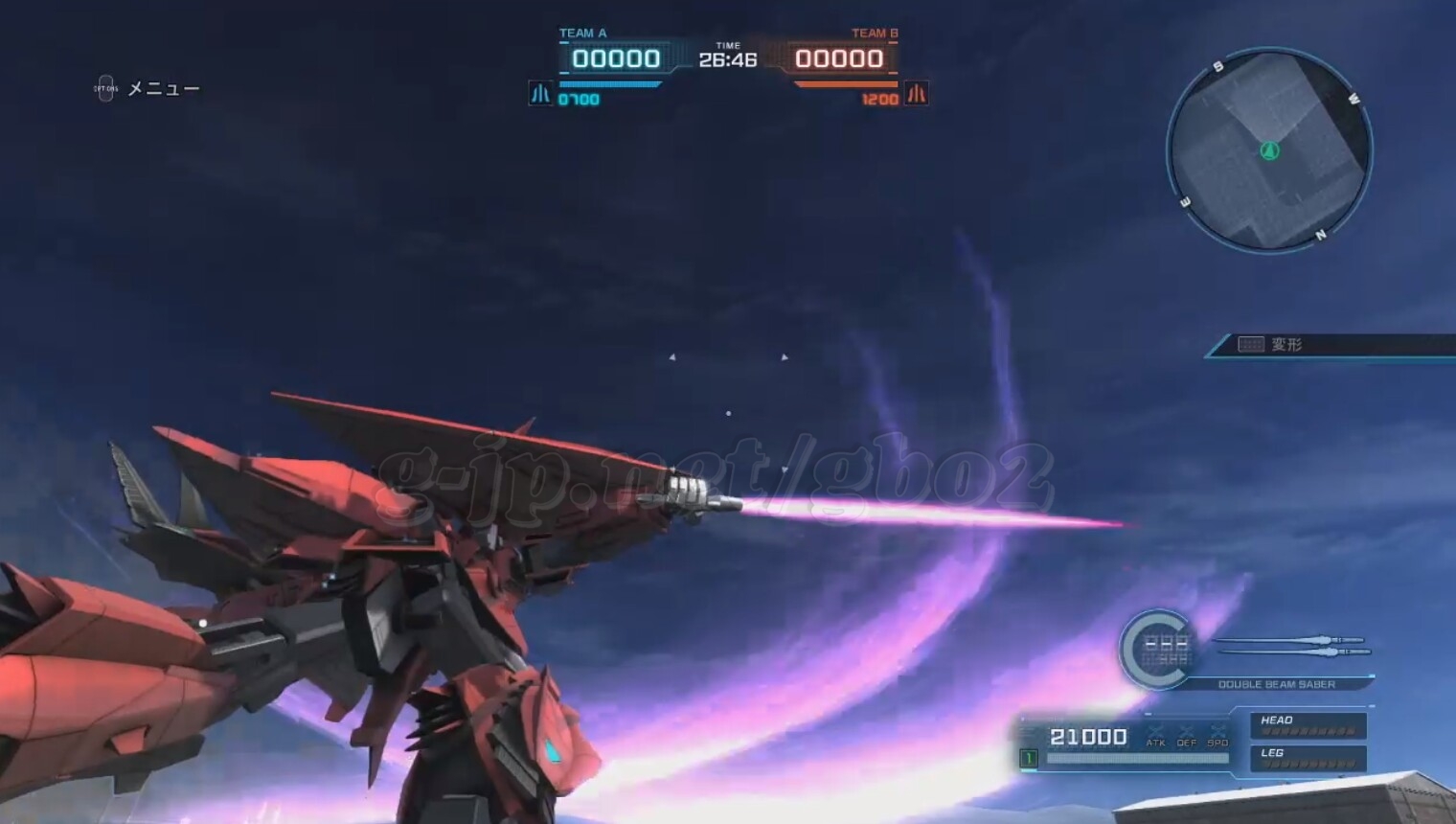
Task: Click the Team A unit icon
Action: click(540, 94)
